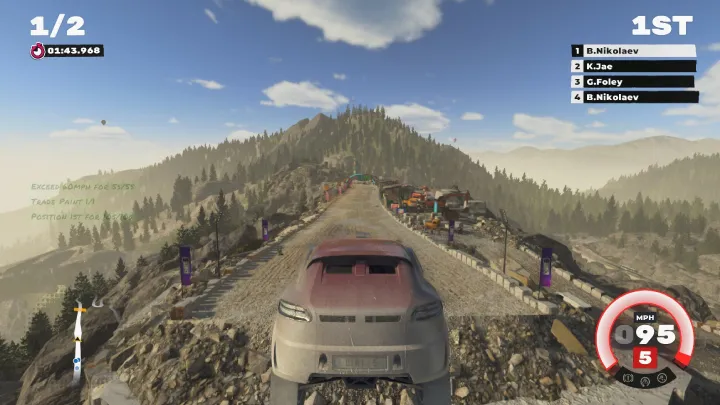
Task: Click the first-place B.Nikolaev standings row
Action: tap(634, 50)
